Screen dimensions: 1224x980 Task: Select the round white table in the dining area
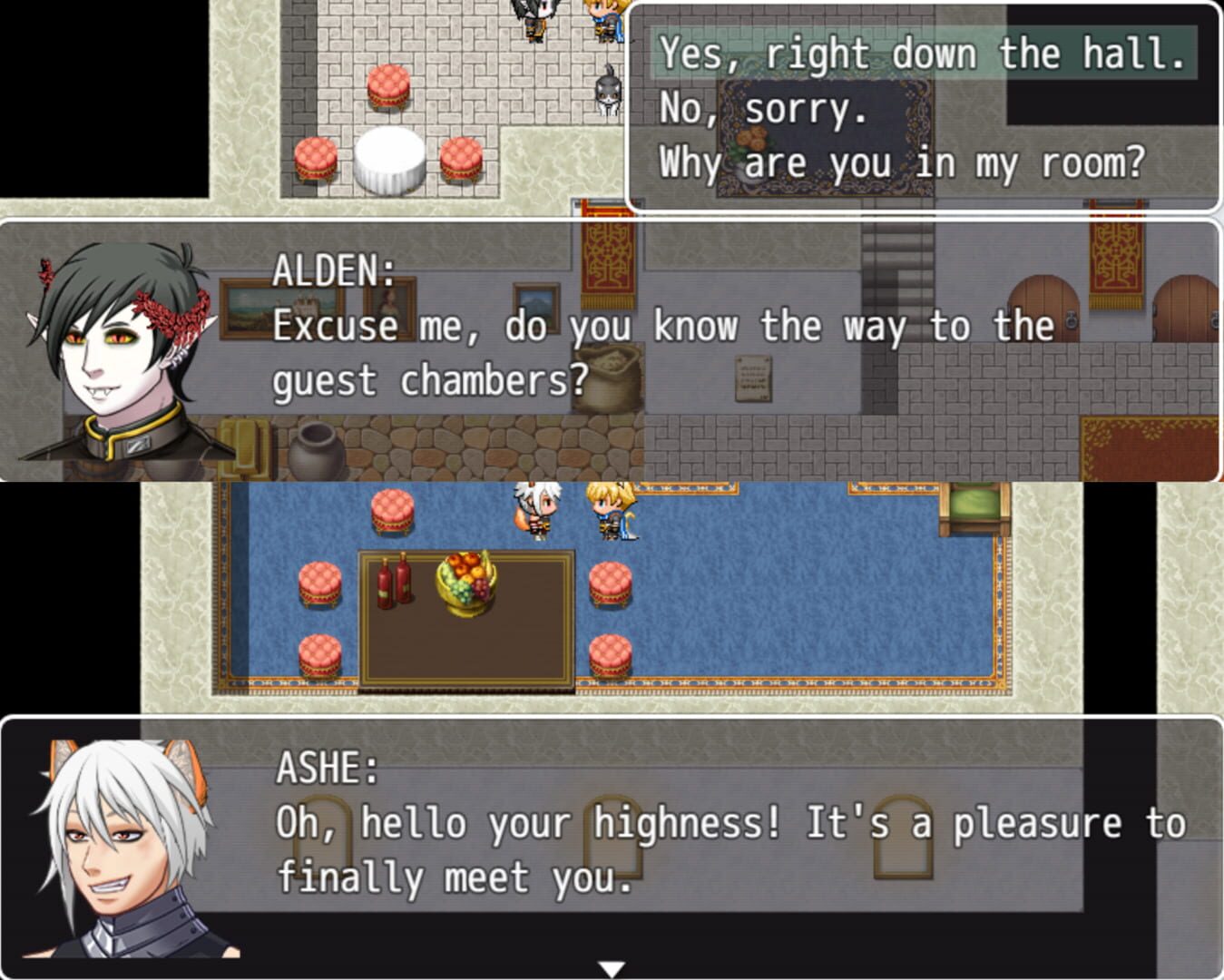(389, 157)
